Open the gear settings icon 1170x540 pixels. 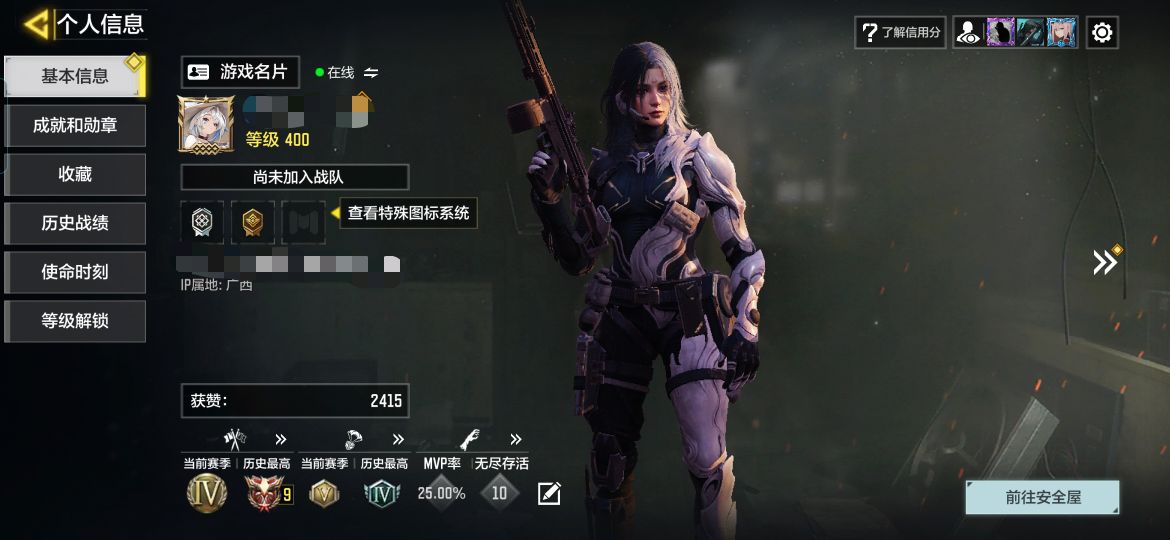point(1102,32)
